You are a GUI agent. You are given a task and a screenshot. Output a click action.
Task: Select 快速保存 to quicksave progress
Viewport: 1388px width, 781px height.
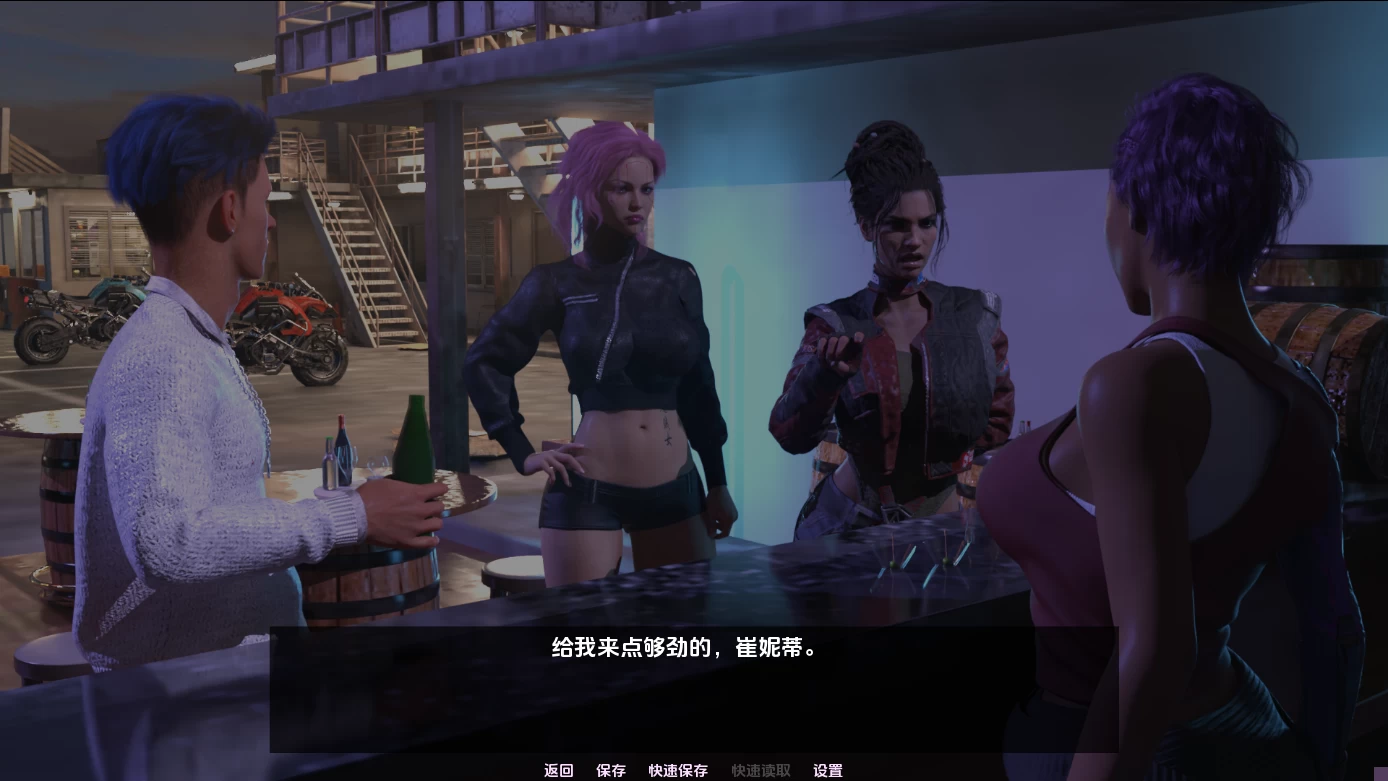tap(679, 770)
